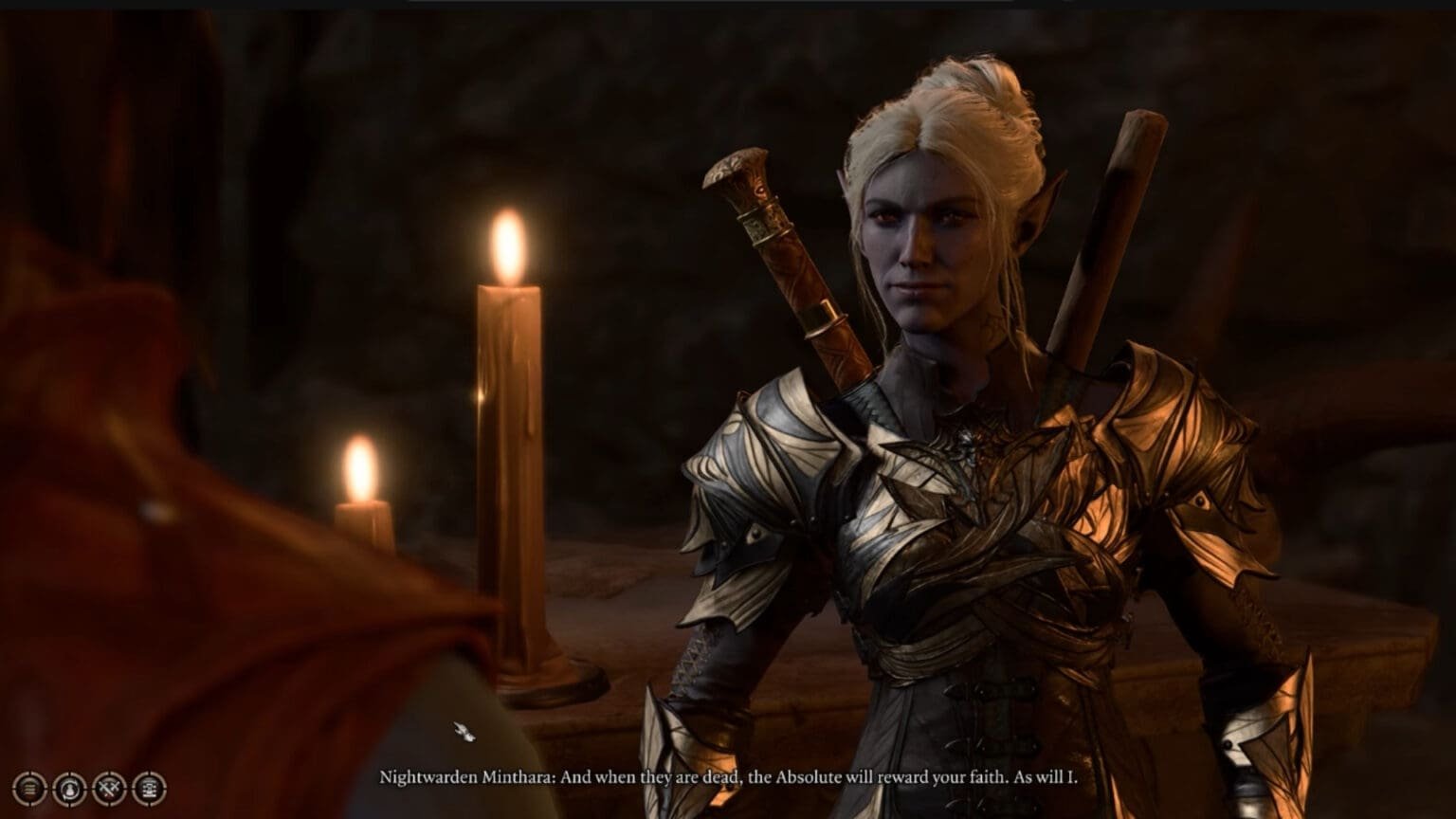Select the character-switch icon in the corner
Screen dimensions: 1456x819
69,788
